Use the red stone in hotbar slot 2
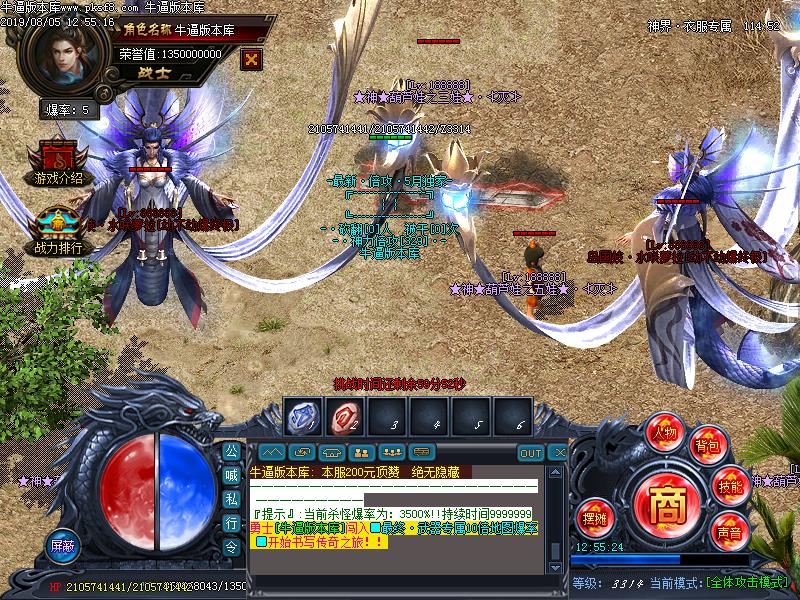The width and height of the screenshot is (800, 600). (343, 416)
